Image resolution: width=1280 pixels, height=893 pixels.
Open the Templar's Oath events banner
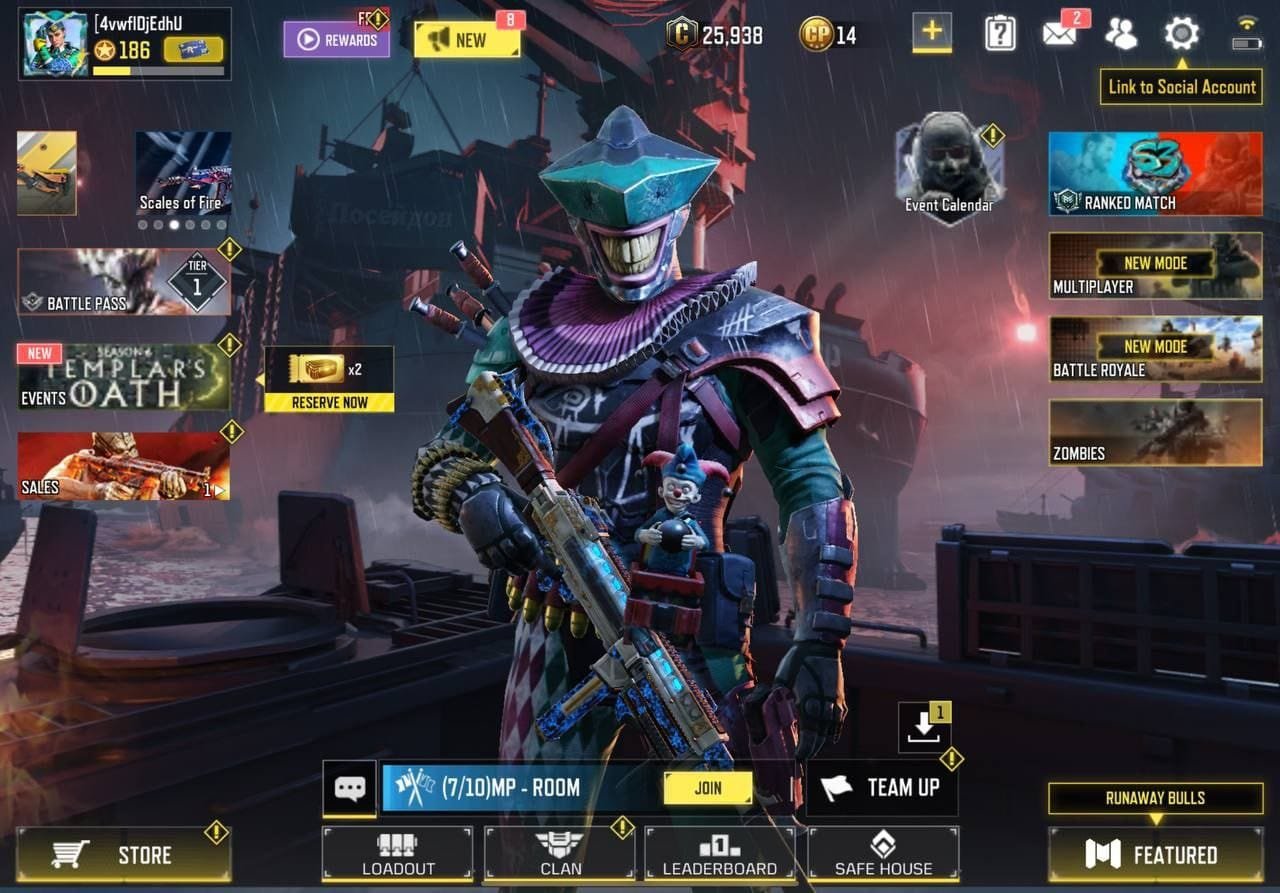tap(123, 377)
